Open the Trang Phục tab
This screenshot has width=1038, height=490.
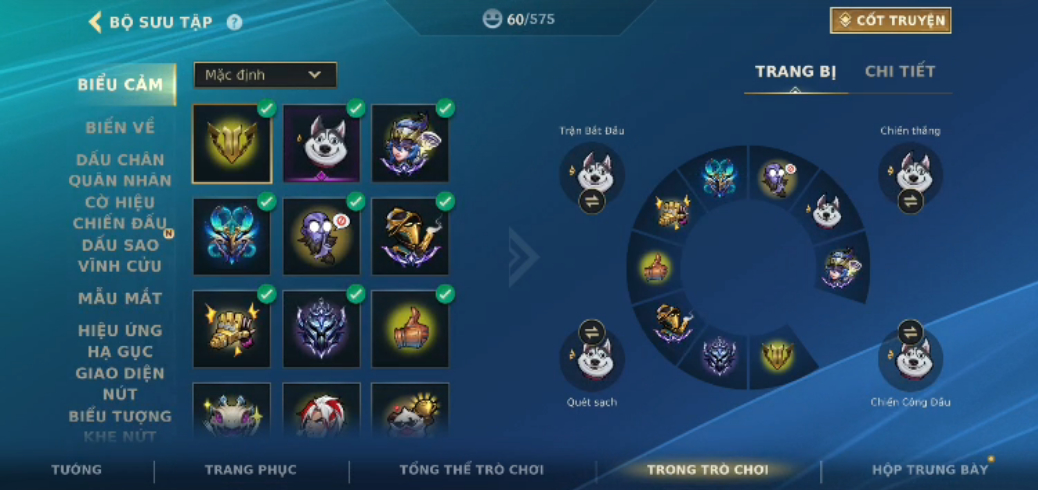coord(250,470)
